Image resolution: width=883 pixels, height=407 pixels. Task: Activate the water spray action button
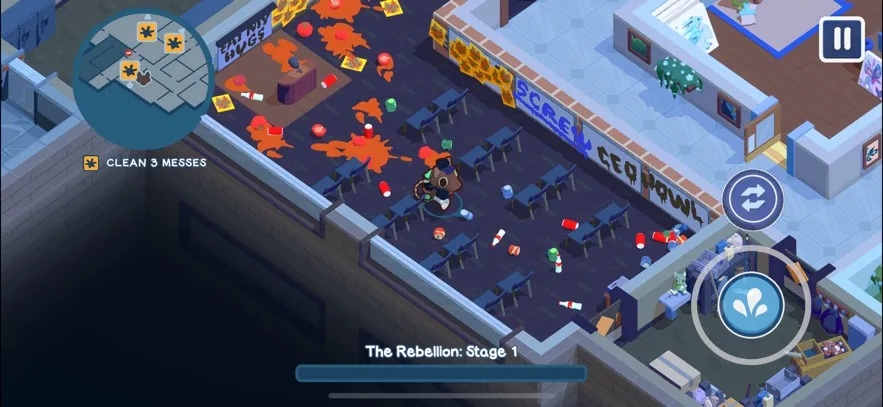750,304
